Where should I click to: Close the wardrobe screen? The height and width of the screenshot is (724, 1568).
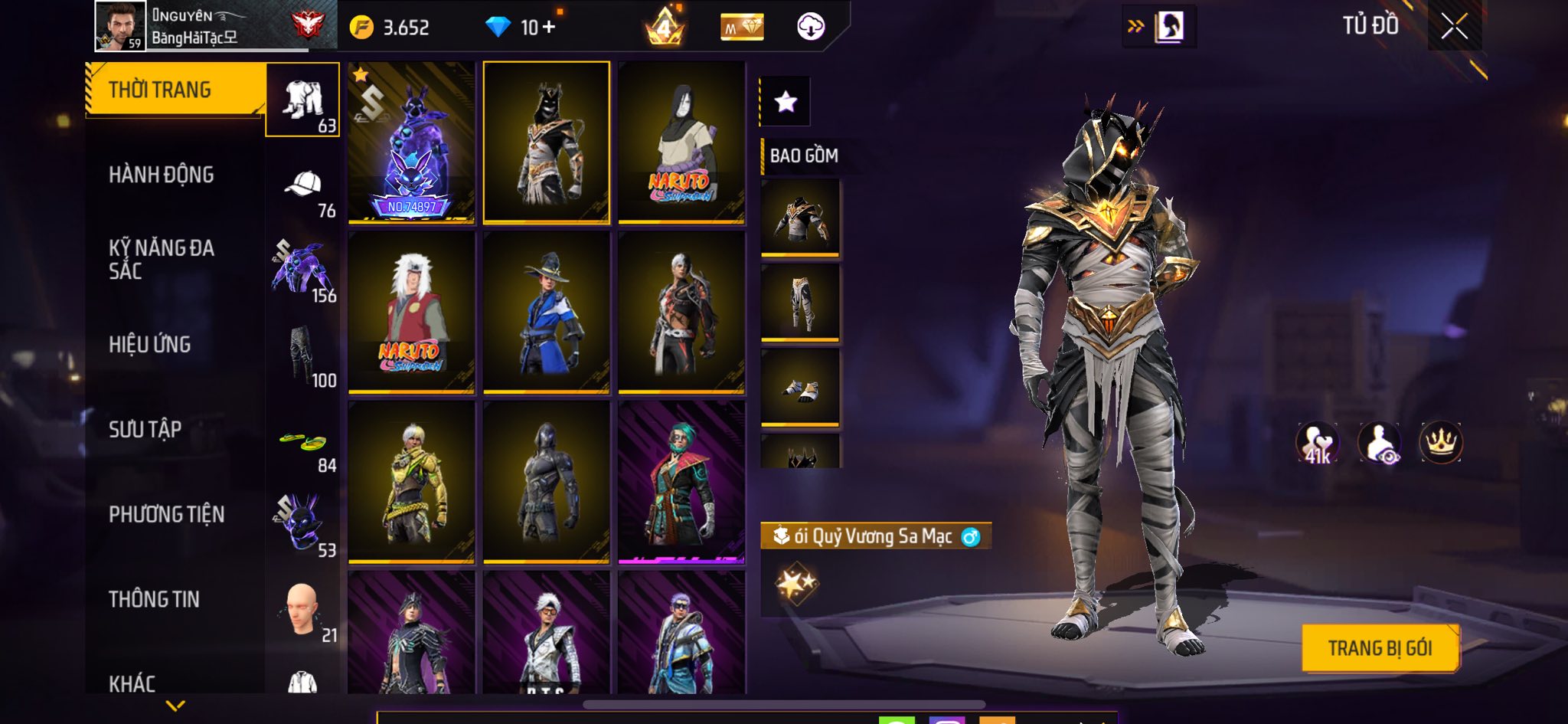click(x=1454, y=27)
